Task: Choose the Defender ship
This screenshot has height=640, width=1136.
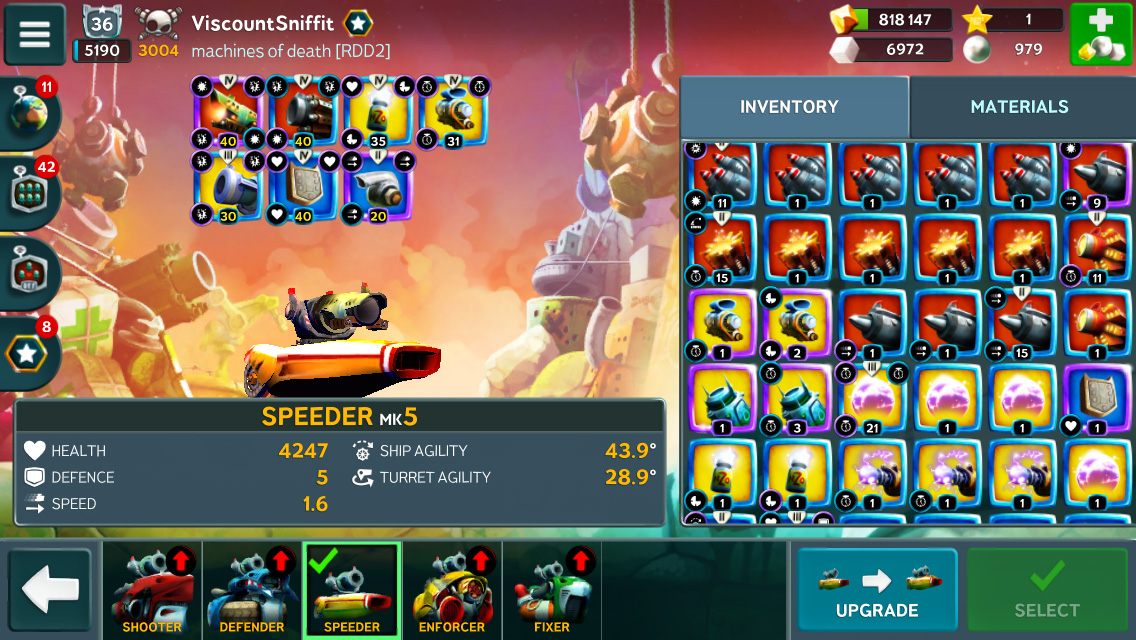Action: click(252, 591)
